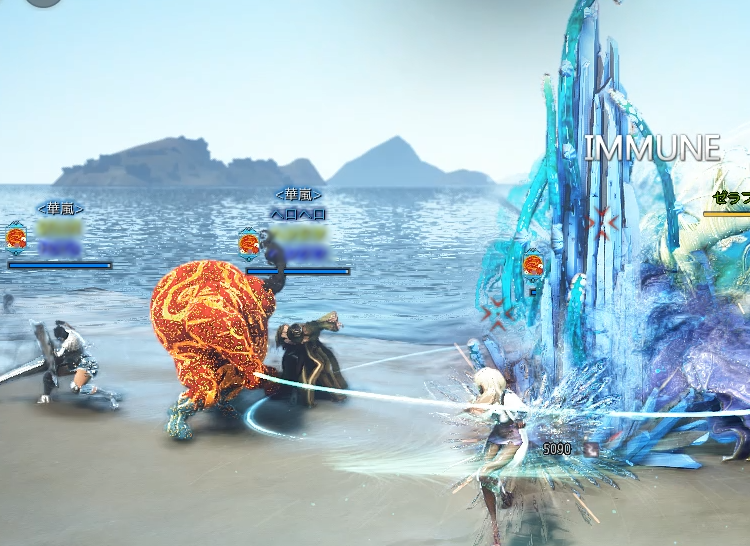Screen dimensions: 750x546
Task: Select the ヘロヘロ player nameplate
Action: [x=298, y=214]
